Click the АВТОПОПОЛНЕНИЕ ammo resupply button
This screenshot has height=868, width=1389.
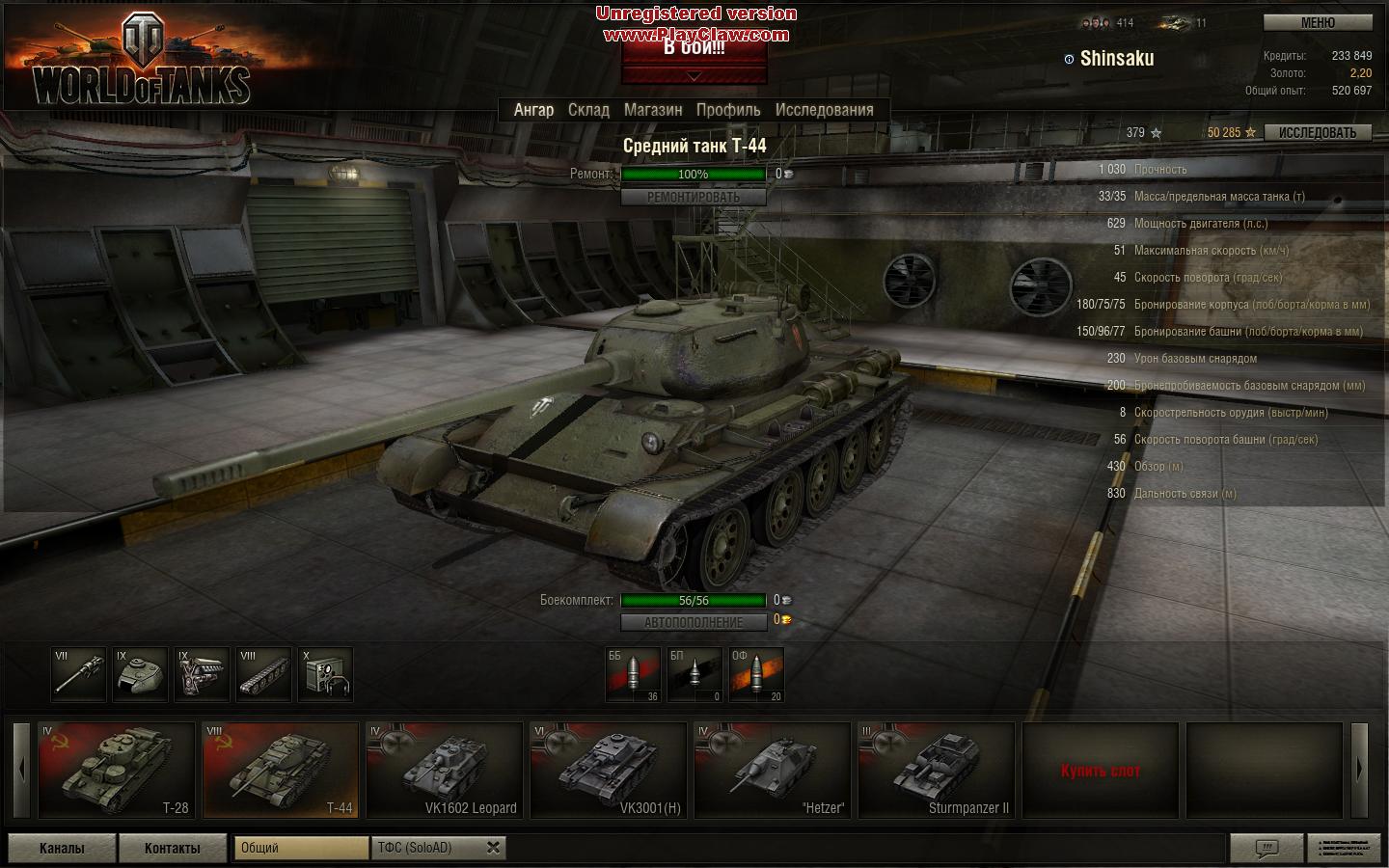click(x=694, y=622)
